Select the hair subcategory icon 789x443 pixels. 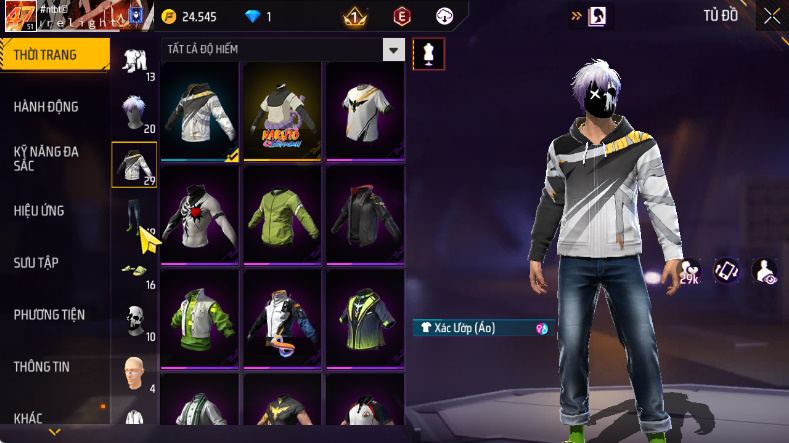click(133, 112)
